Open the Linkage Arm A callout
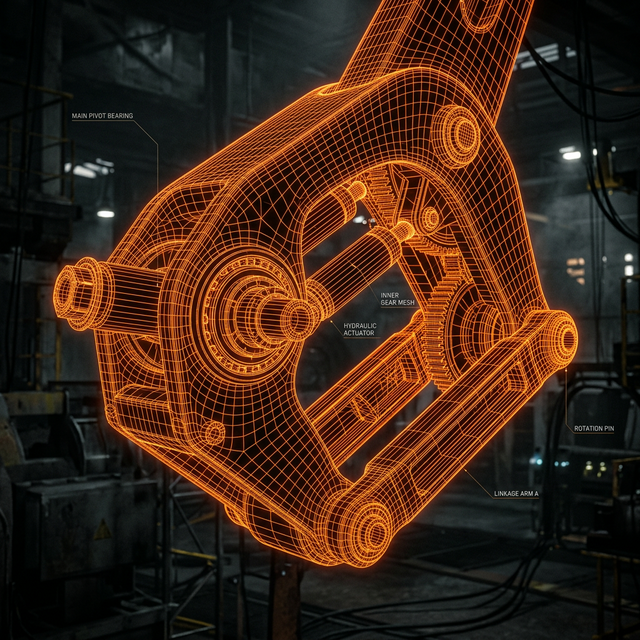Image resolution: width=640 pixels, height=640 pixels. click(516, 493)
